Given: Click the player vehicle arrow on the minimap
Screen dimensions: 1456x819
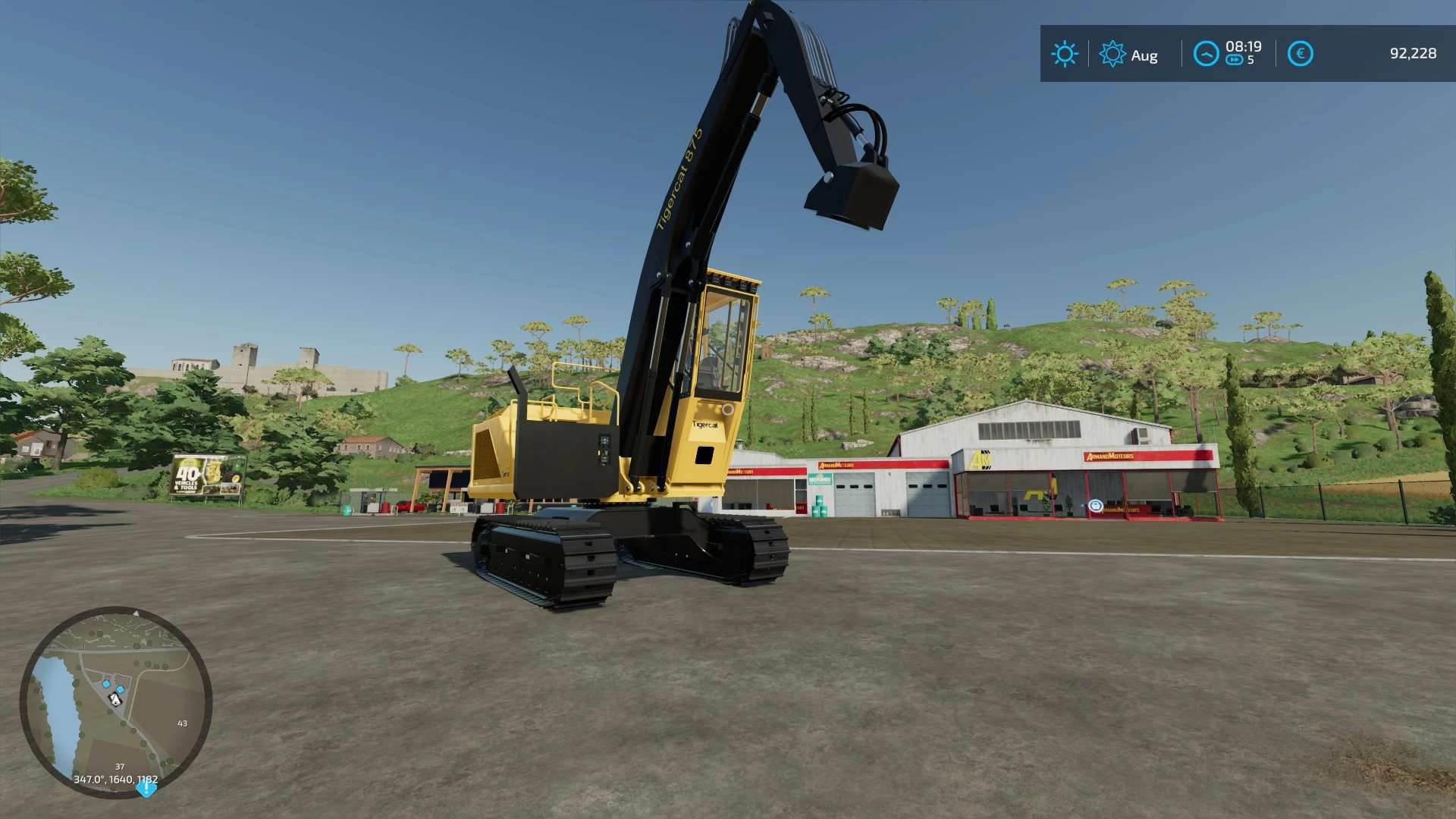Looking at the screenshot, I should [115, 699].
